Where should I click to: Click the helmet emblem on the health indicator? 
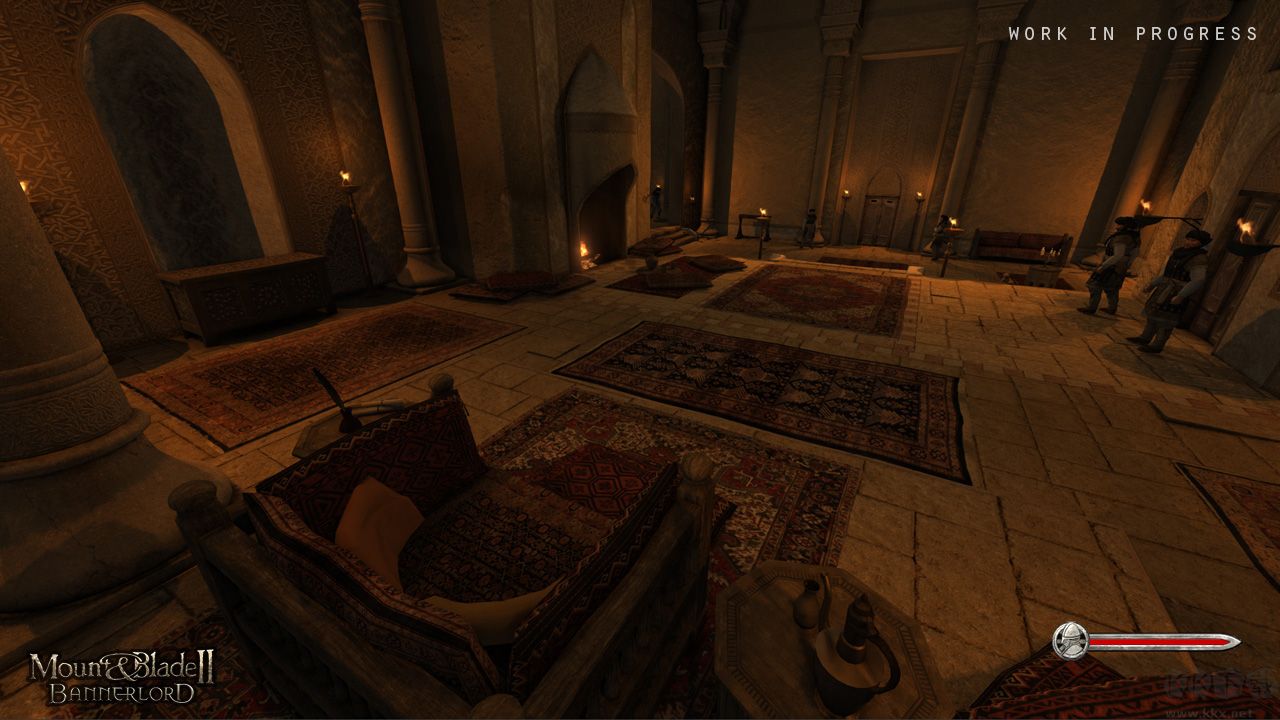coord(1069,637)
